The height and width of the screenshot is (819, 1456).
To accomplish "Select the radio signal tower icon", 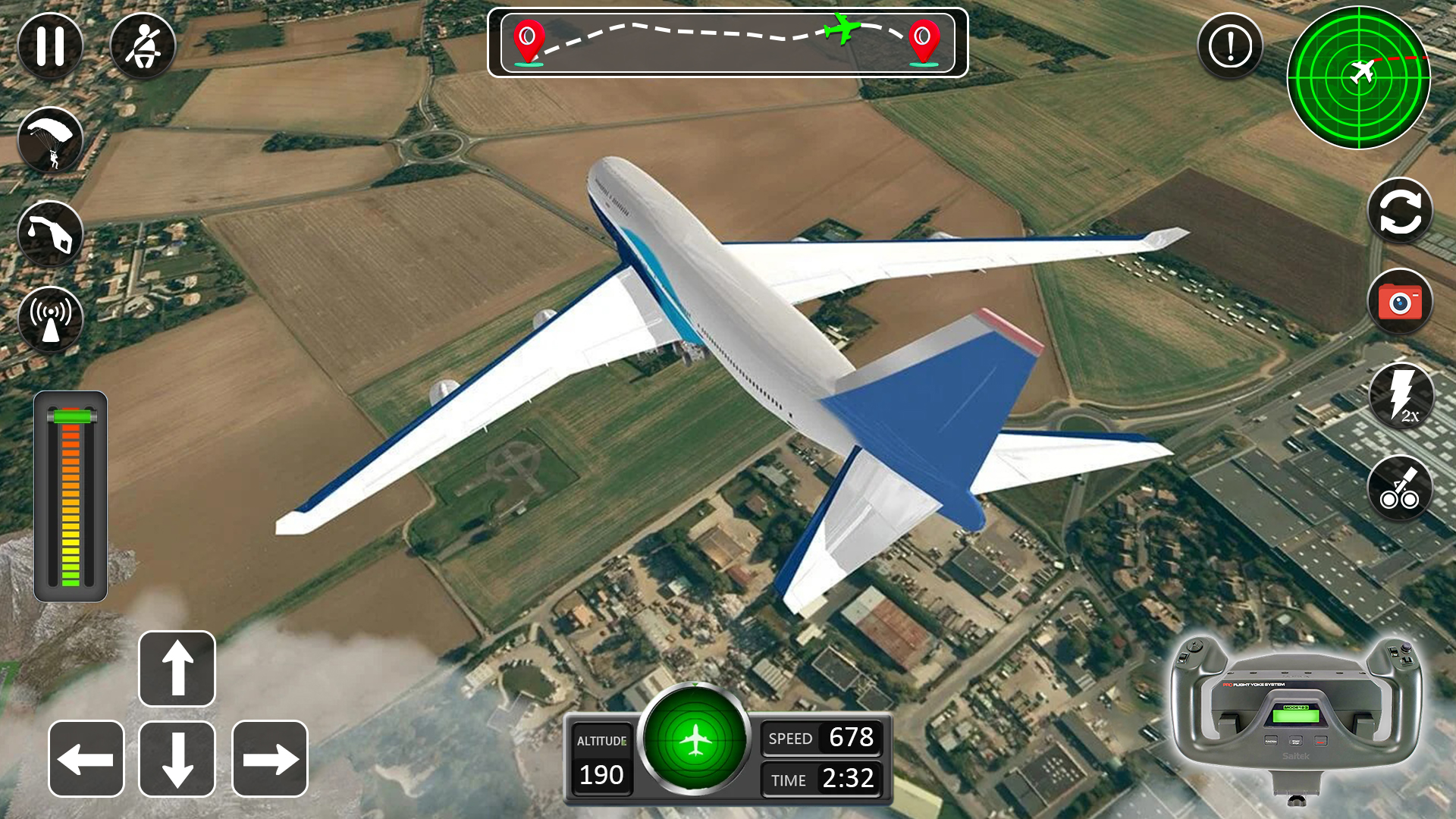I will [50, 318].
